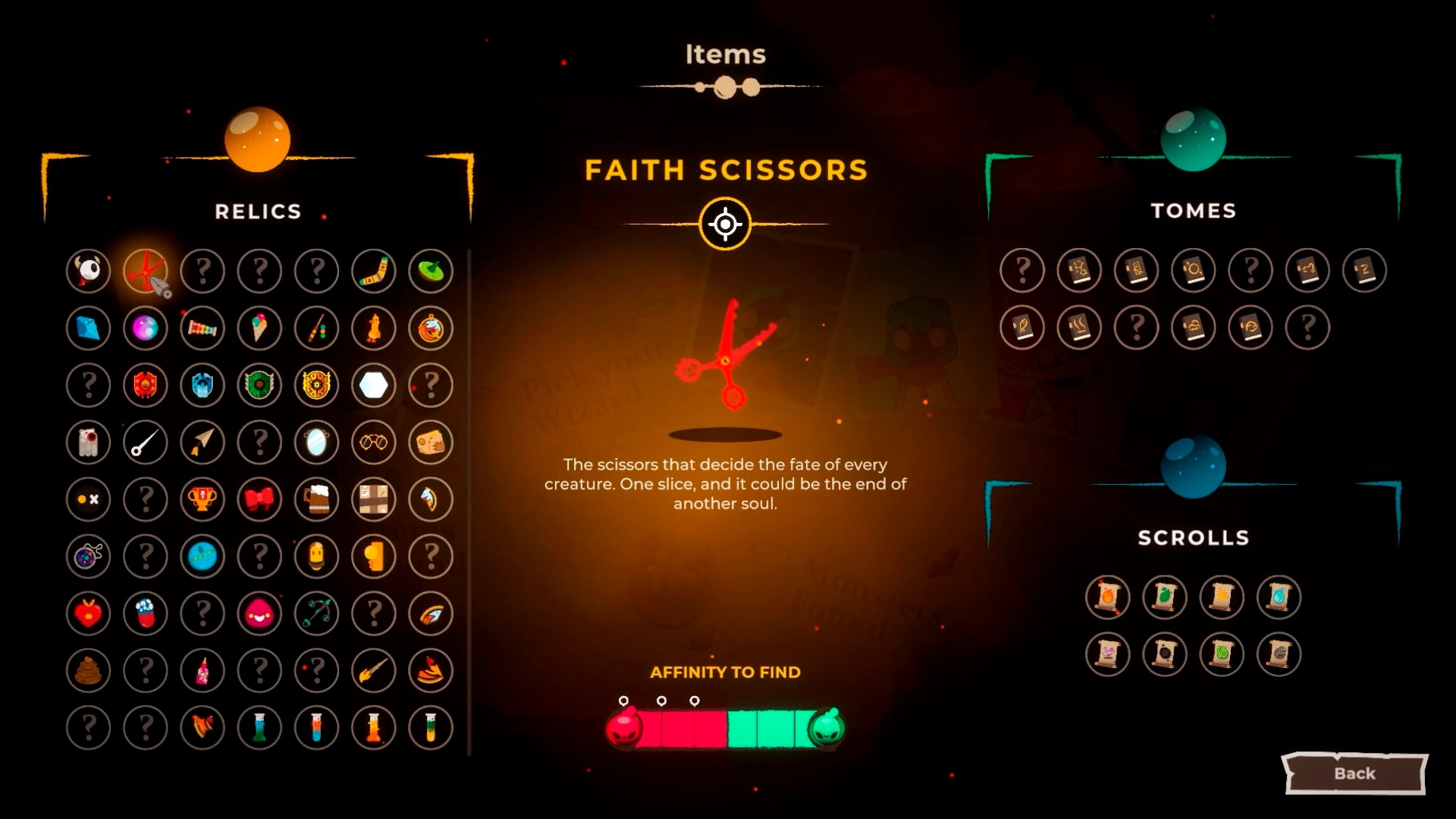The image size is (1456, 819).
Task: Choose the beer mug relic
Action: click(x=317, y=500)
